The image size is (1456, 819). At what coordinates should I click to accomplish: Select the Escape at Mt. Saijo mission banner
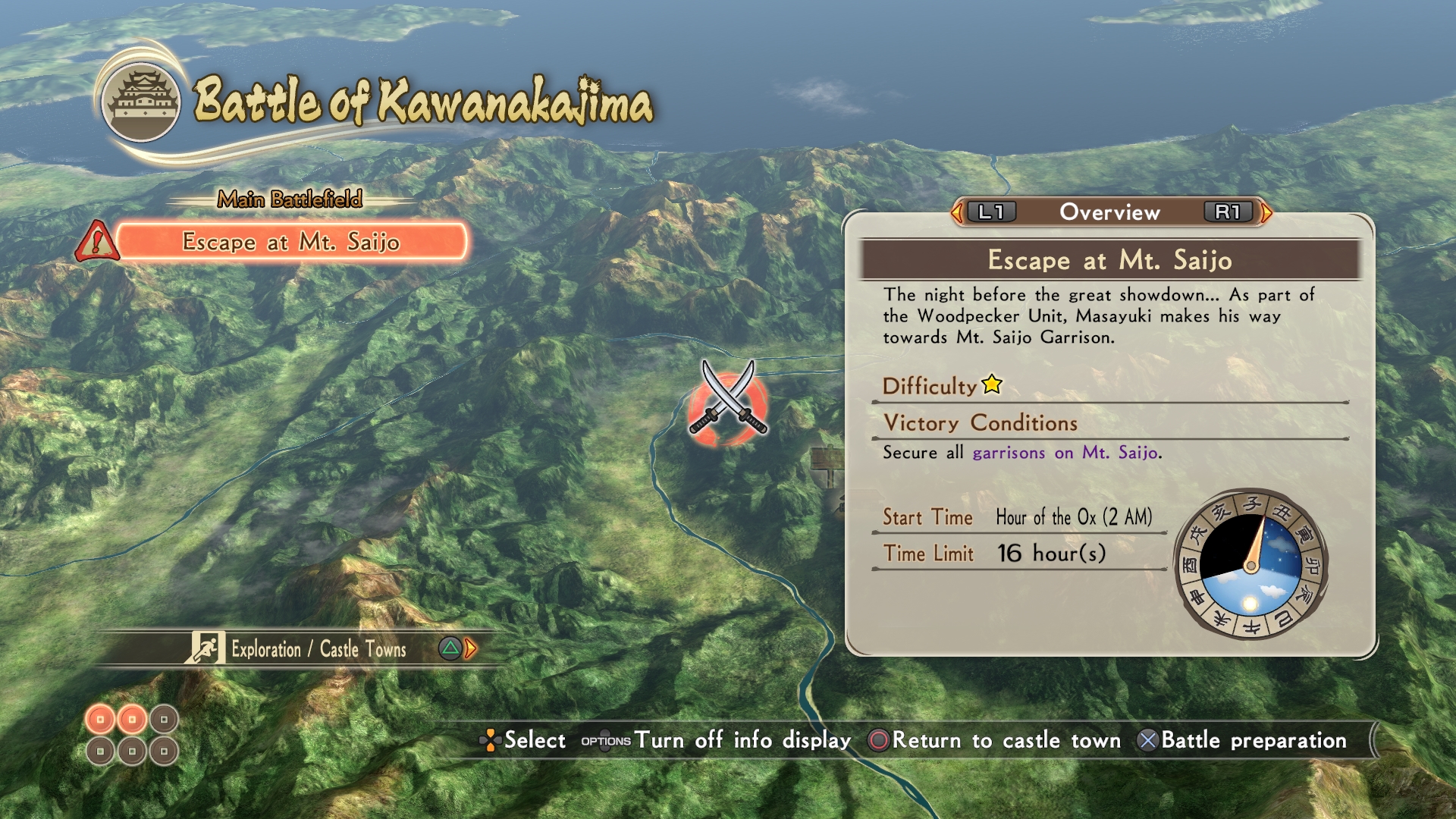click(x=290, y=242)
